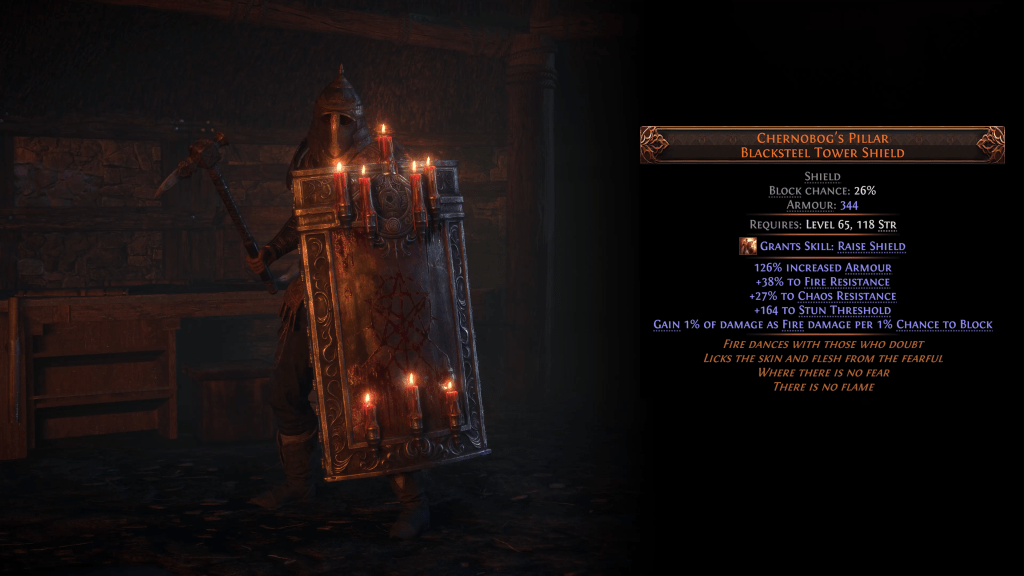Viewport: 1024px width, 576px height.
Task: Select the Chance to Block keyword
Action: click(944, 324)
